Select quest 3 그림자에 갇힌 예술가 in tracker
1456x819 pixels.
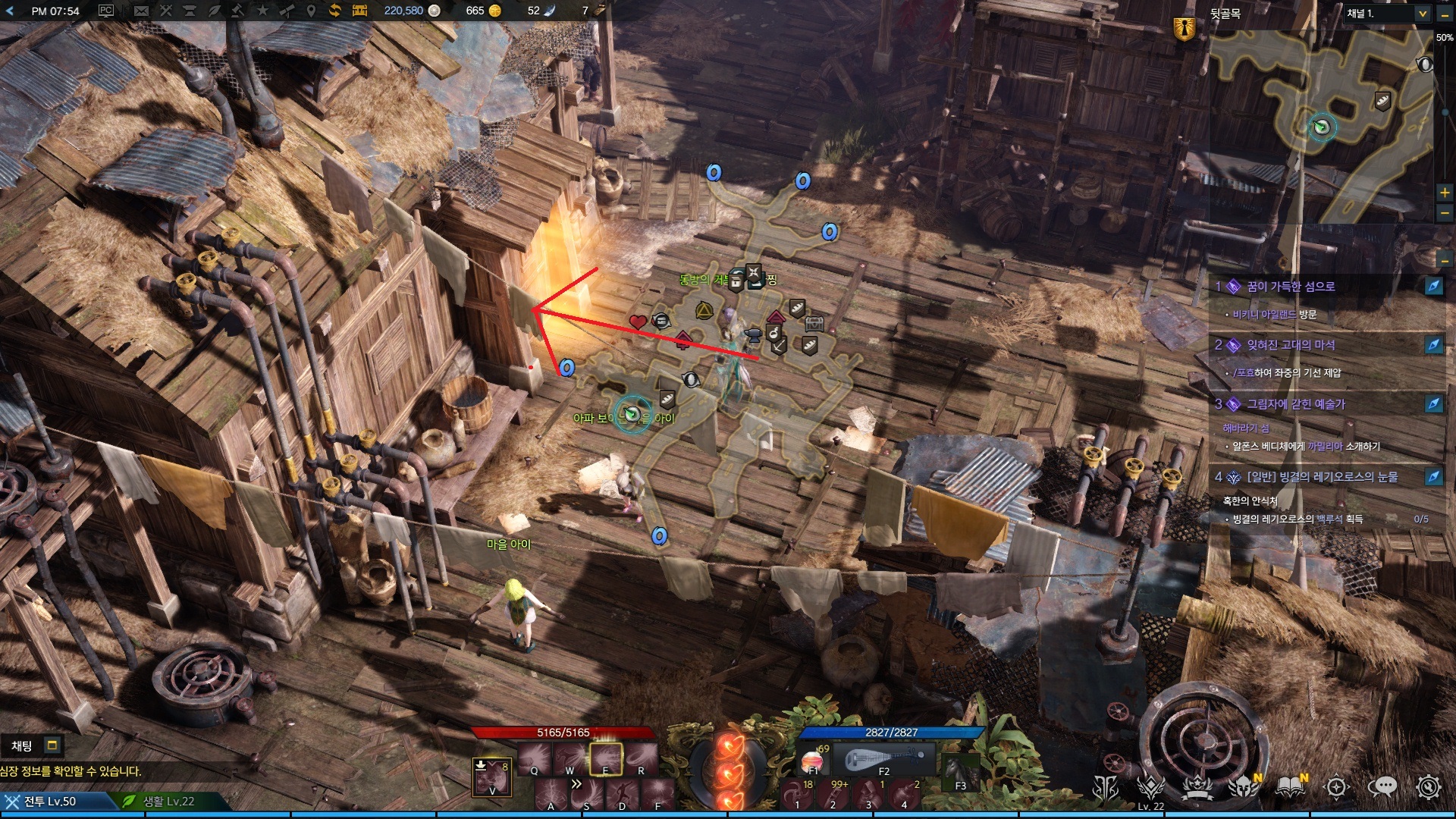1295,404
